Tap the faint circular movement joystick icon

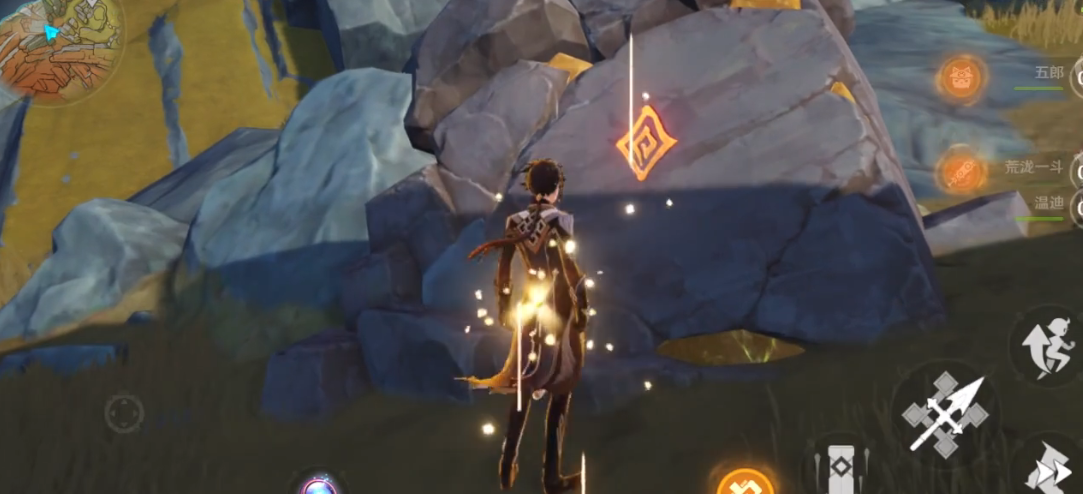coord(124,413)
